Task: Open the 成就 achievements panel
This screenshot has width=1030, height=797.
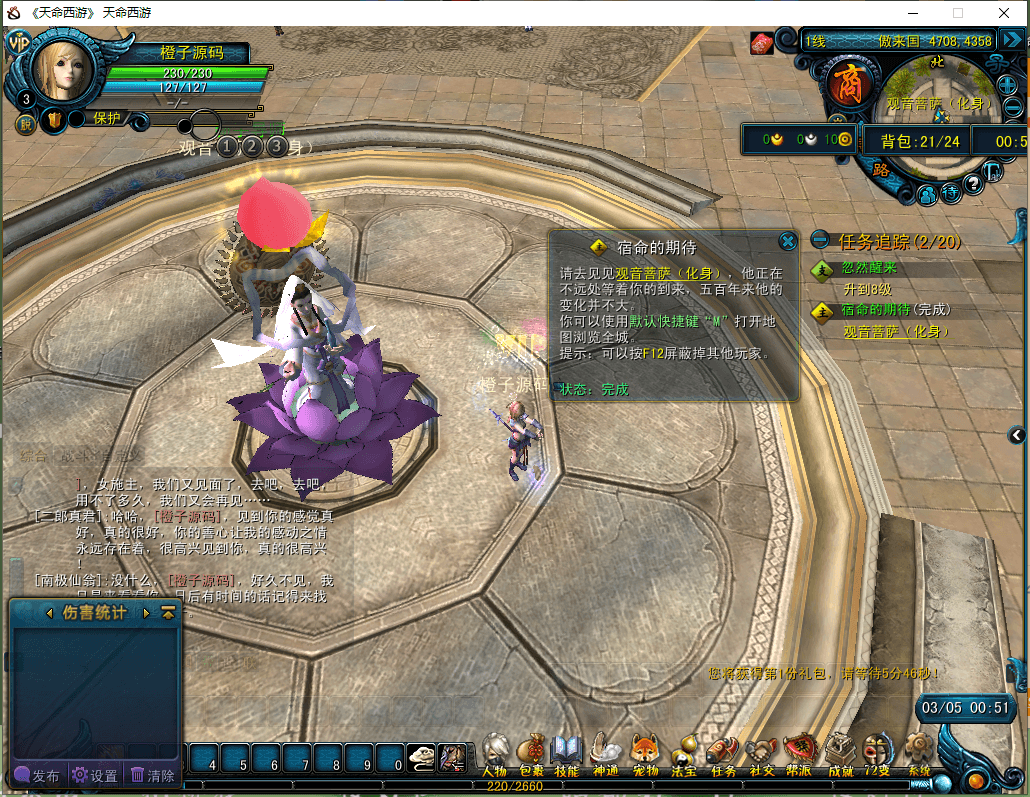Action: click(840, 754)
